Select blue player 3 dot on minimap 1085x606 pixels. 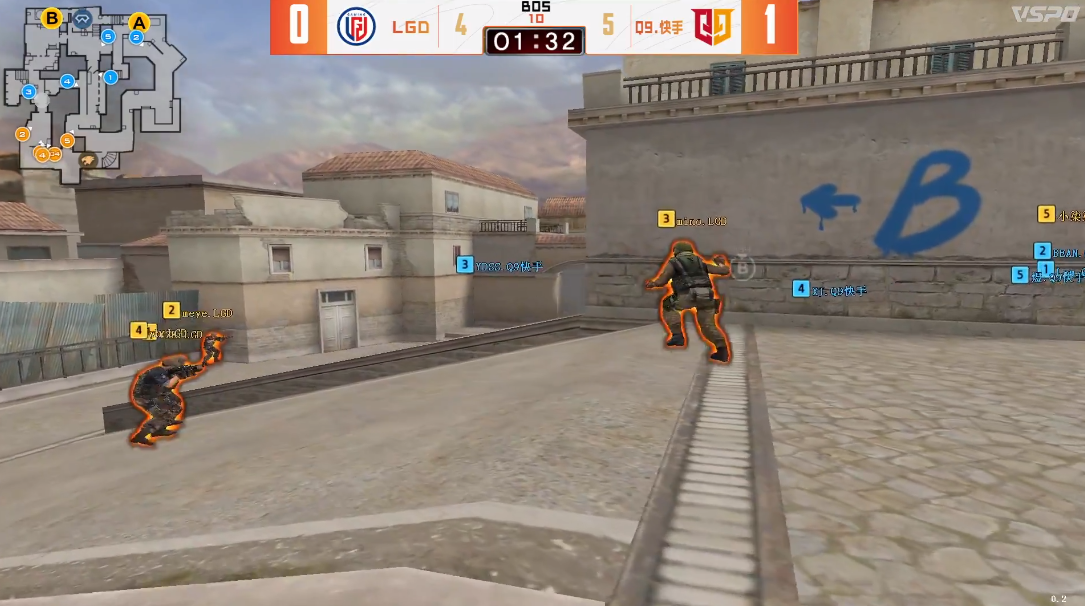click(x=29, y=91)
